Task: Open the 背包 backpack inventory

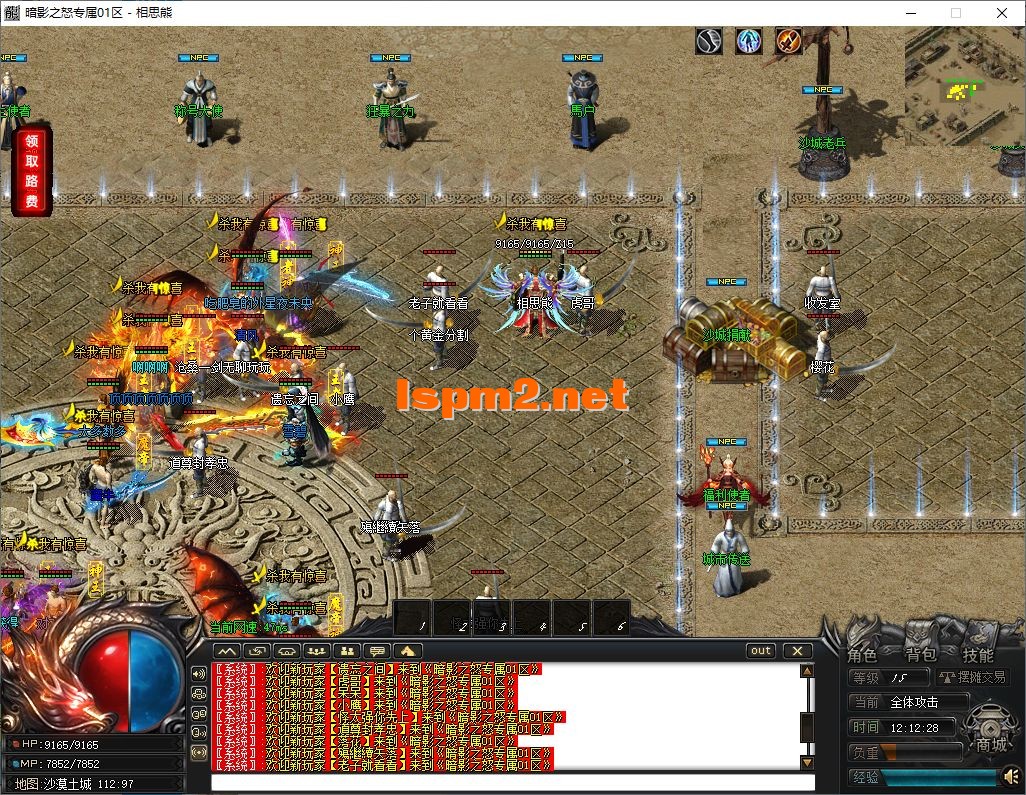Action: (920, 656)
